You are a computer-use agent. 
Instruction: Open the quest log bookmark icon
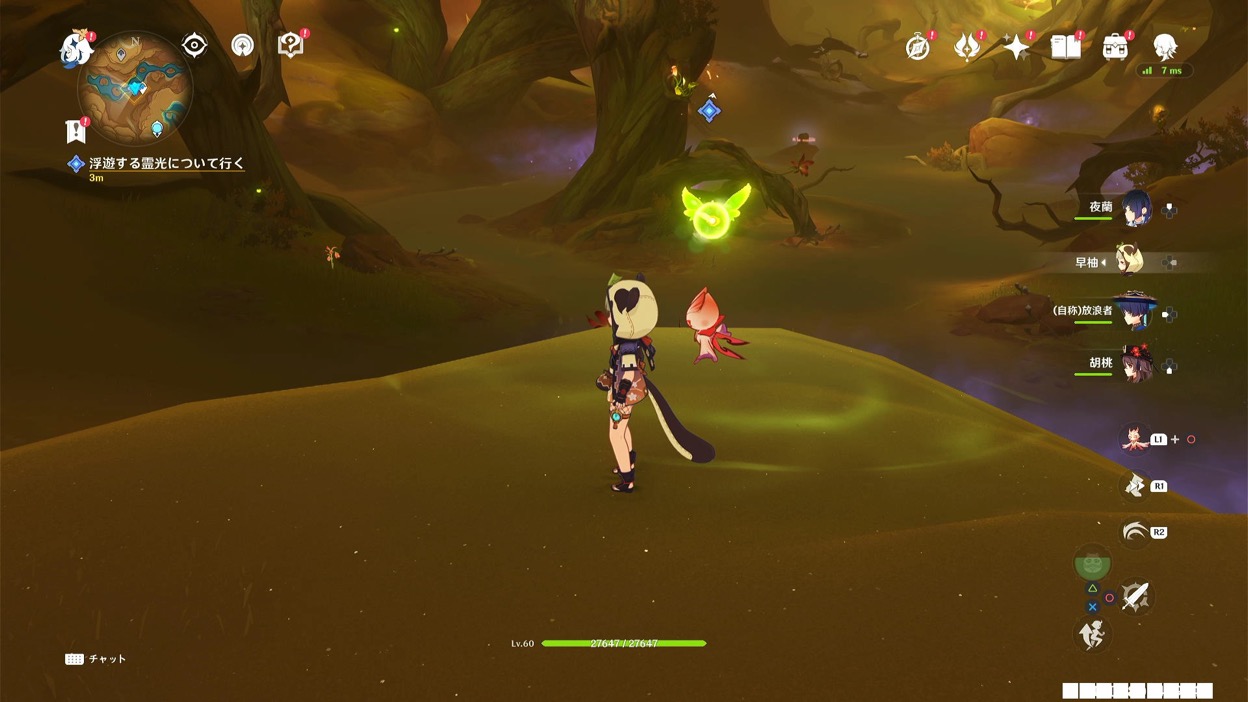tap(75, 130)
